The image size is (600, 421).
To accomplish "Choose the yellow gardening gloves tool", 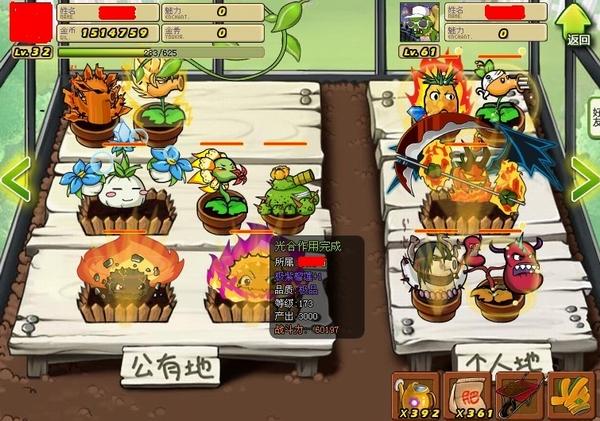I will 571,394.
